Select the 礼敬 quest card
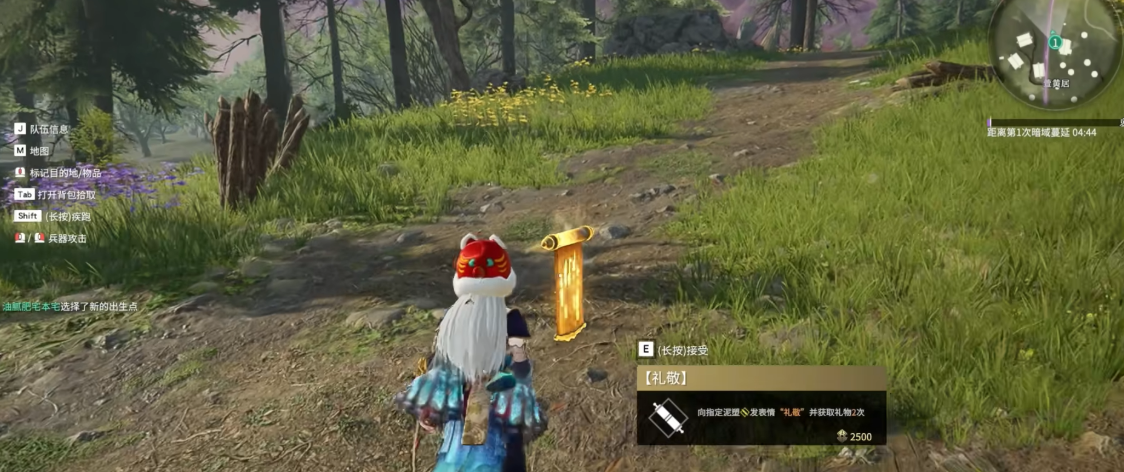 point(761,405)
